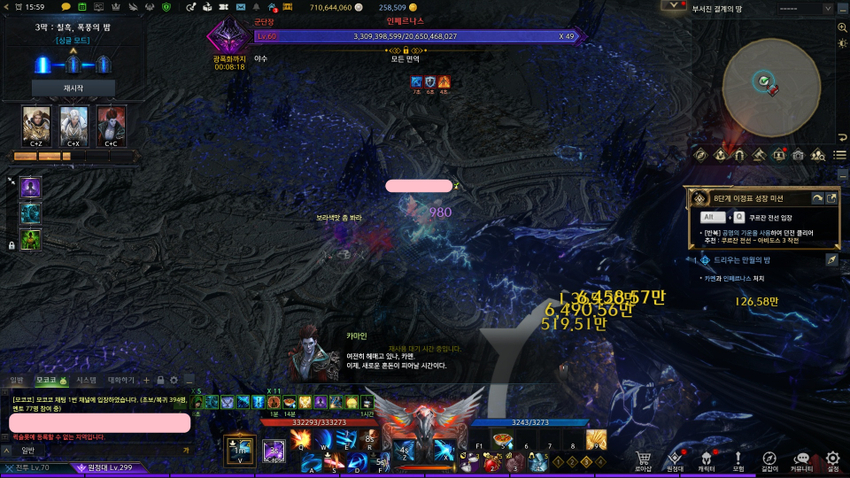Viewport: 850px width, 478px height.
Task: Click the circular minimap
Action: point(771,85)
